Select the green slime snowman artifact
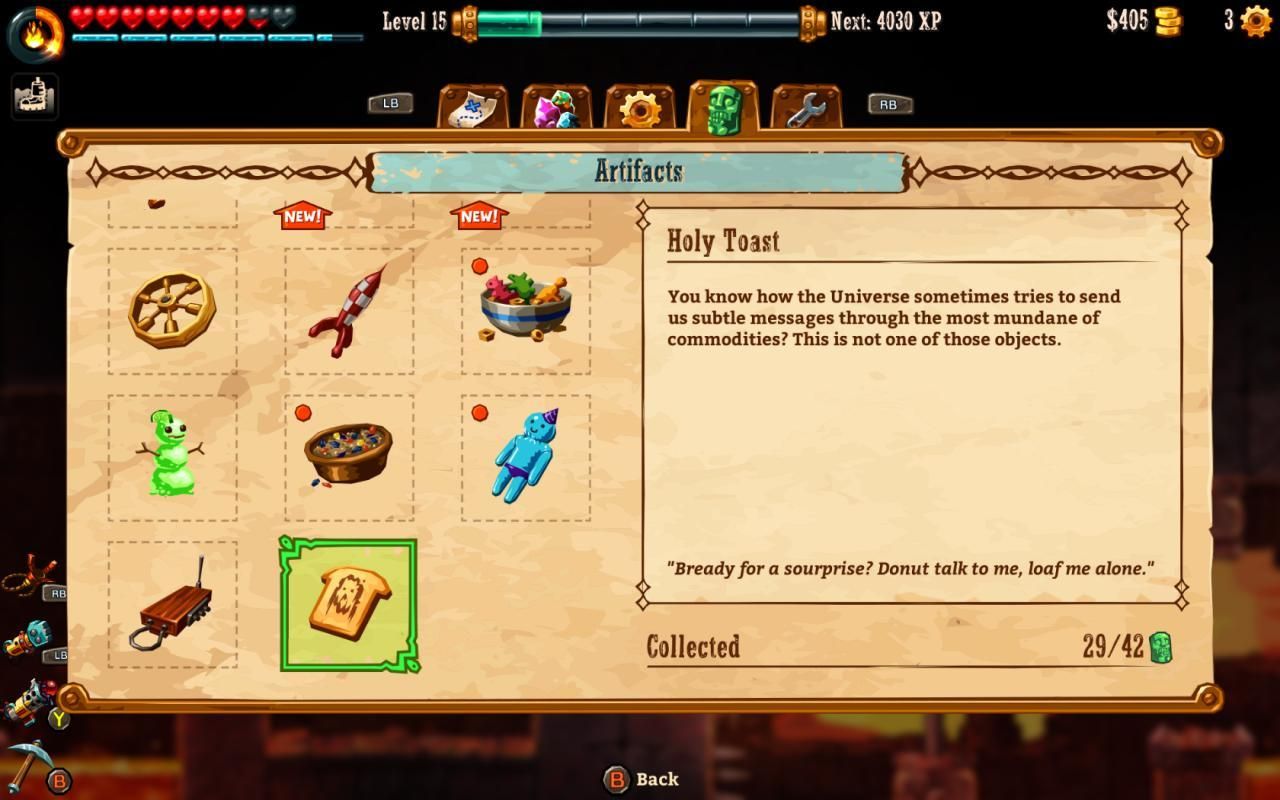 172,457
